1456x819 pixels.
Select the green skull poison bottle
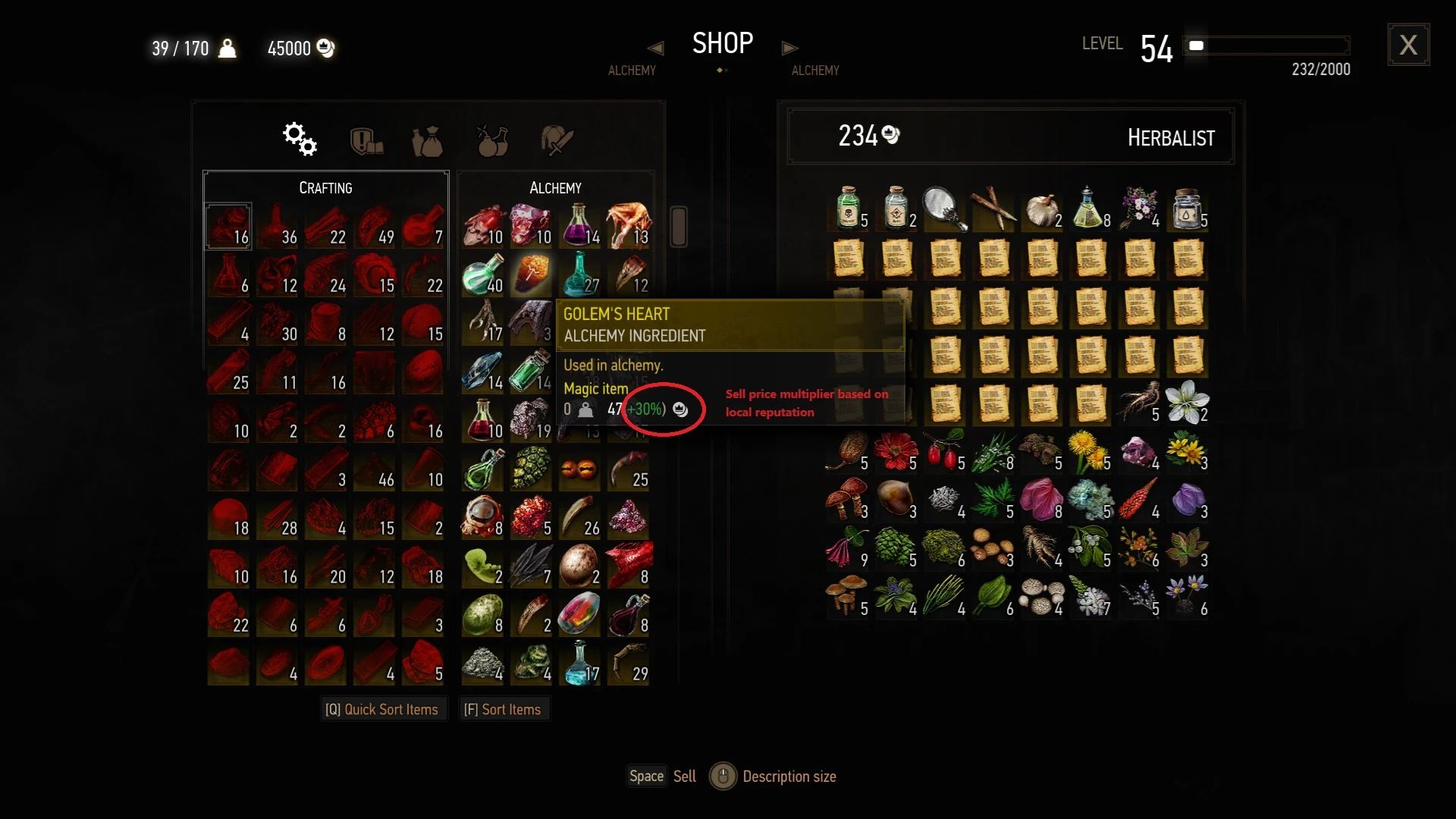847,209
